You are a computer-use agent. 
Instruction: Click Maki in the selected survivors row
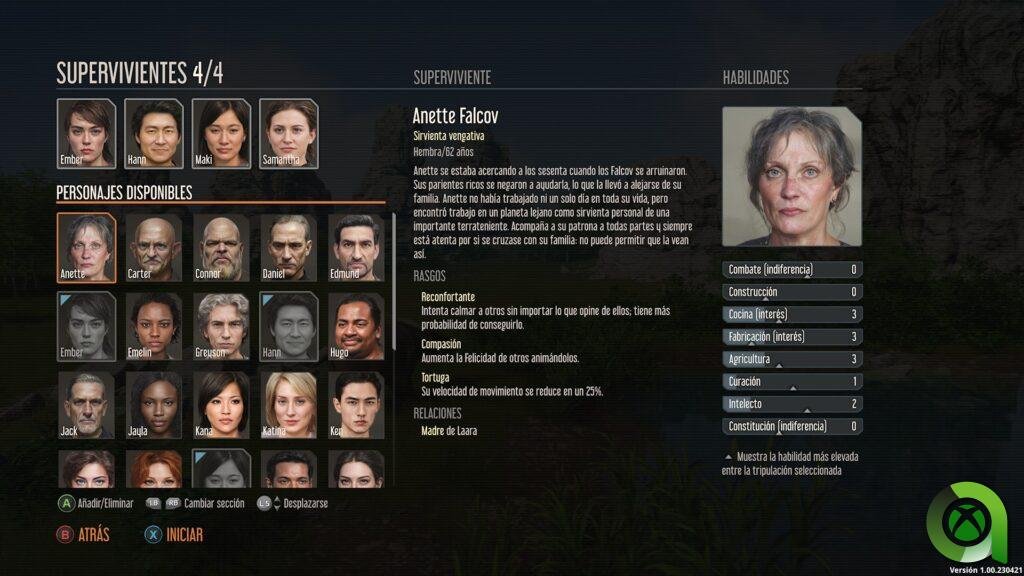(221, 133)
